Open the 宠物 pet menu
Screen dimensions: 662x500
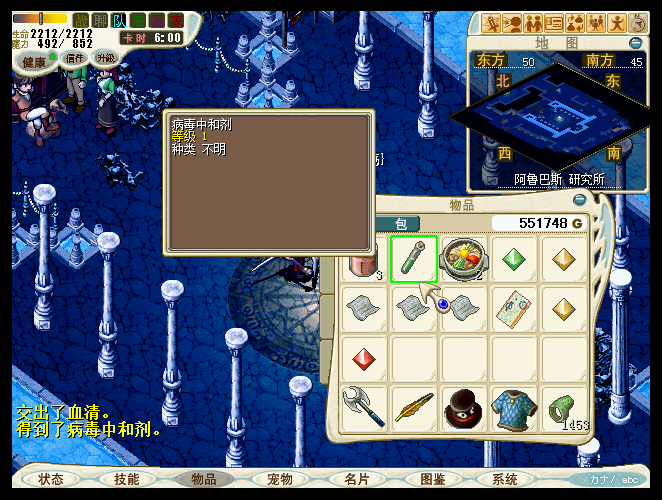click(x=280, y=479)
